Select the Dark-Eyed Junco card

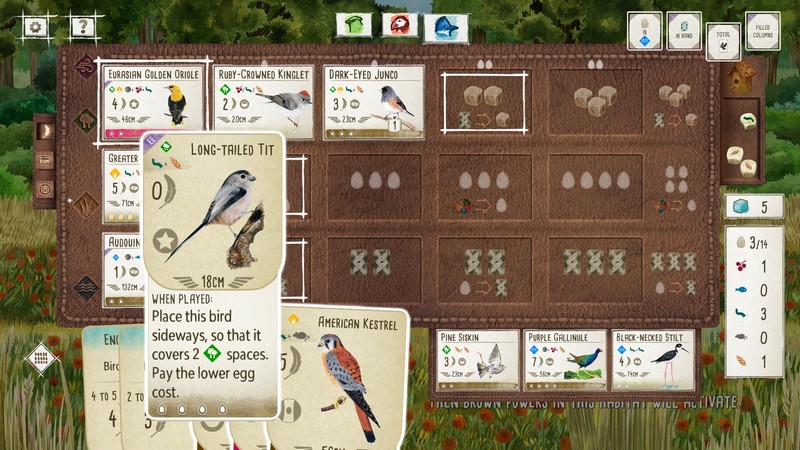374,102
